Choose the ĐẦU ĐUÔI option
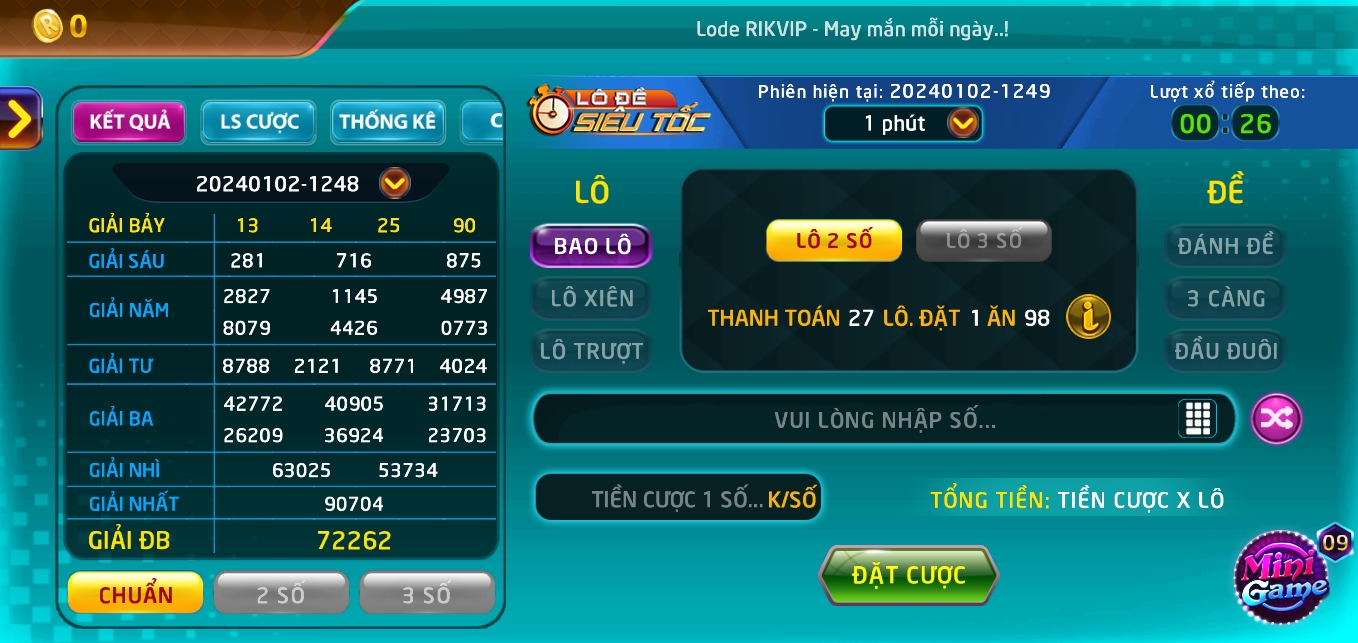Viewport: 1358px width, 643px height. [x=1225, y=351]
